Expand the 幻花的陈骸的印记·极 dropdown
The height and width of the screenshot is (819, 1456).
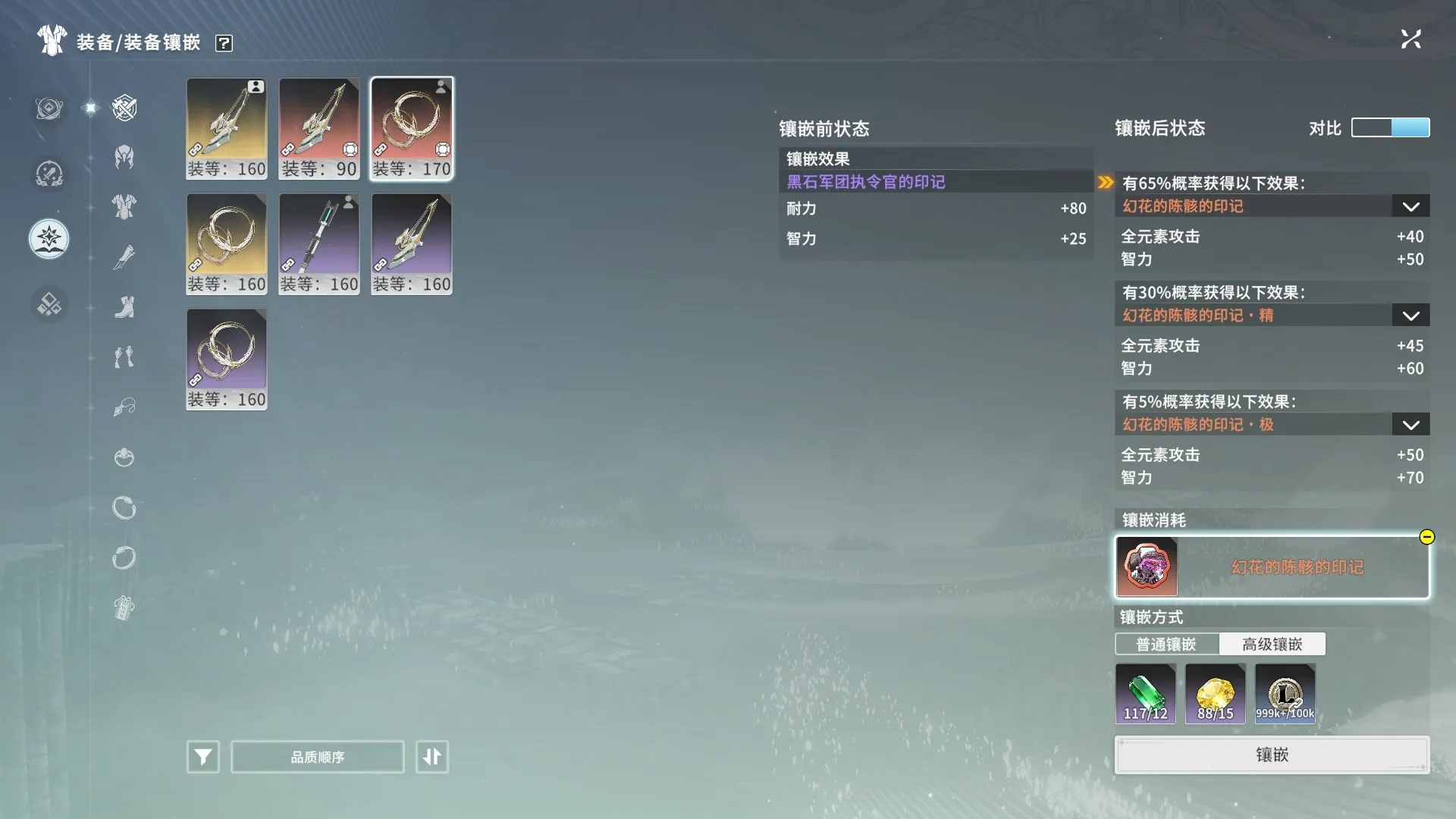tap(1410, 425)
